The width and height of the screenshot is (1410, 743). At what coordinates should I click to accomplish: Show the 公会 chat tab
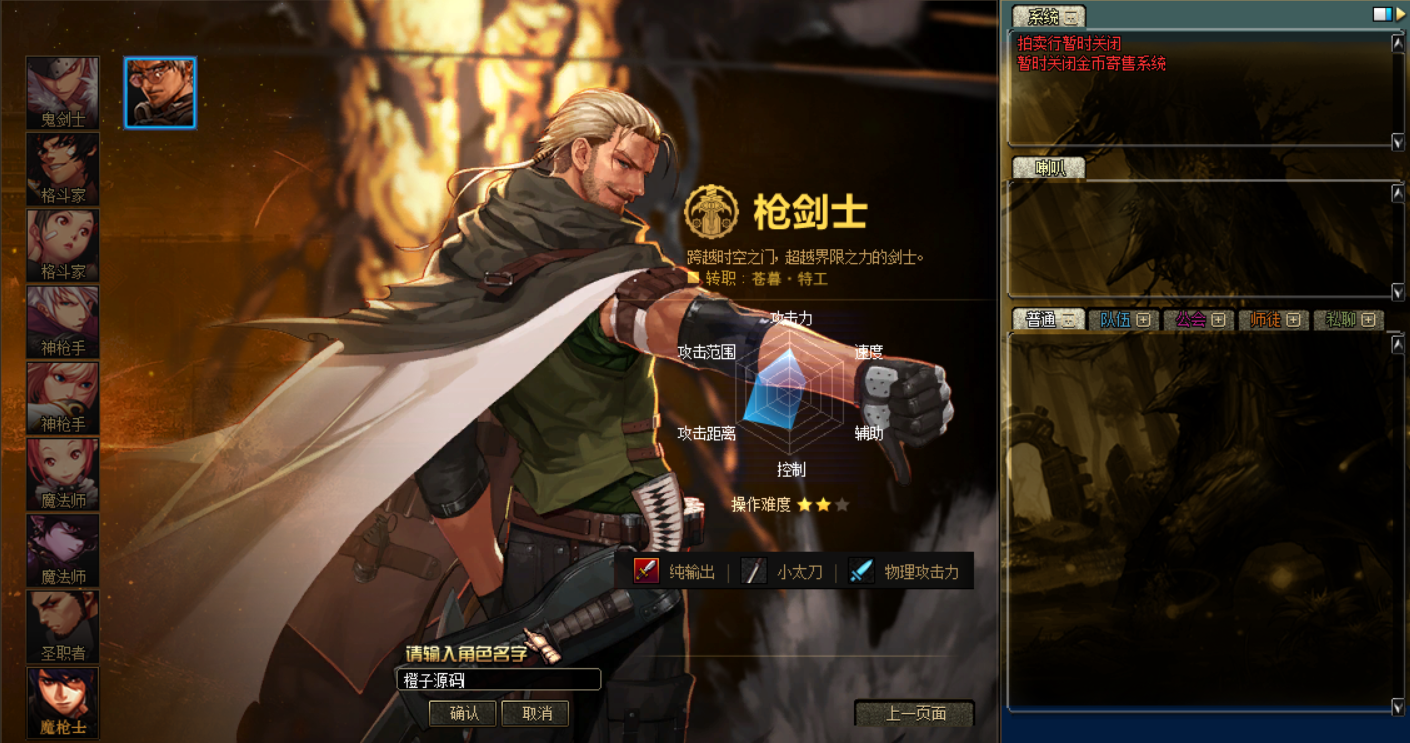click(x=1199, y=320)
